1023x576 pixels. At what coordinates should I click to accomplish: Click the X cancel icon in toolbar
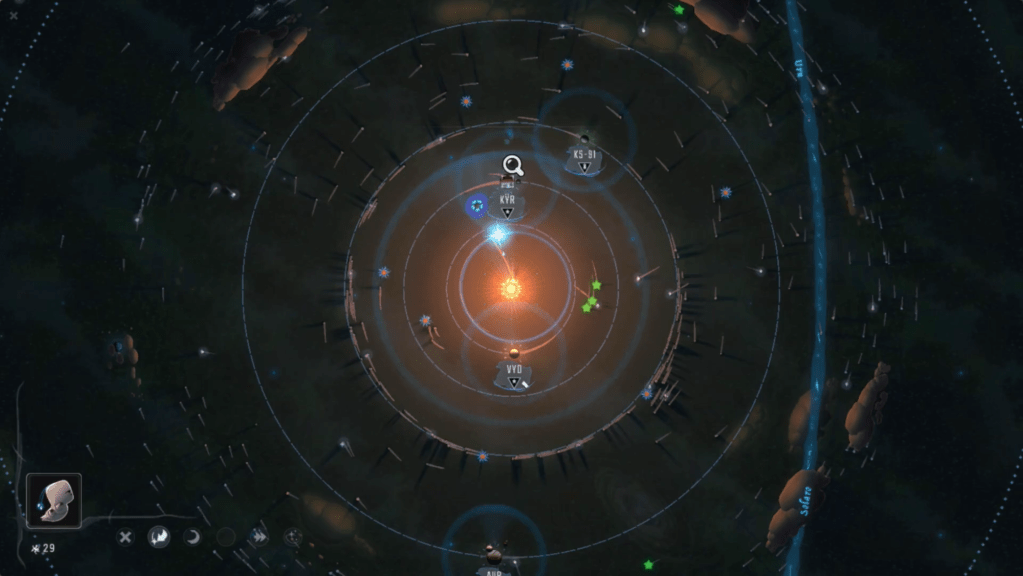(x=125, y=537)
